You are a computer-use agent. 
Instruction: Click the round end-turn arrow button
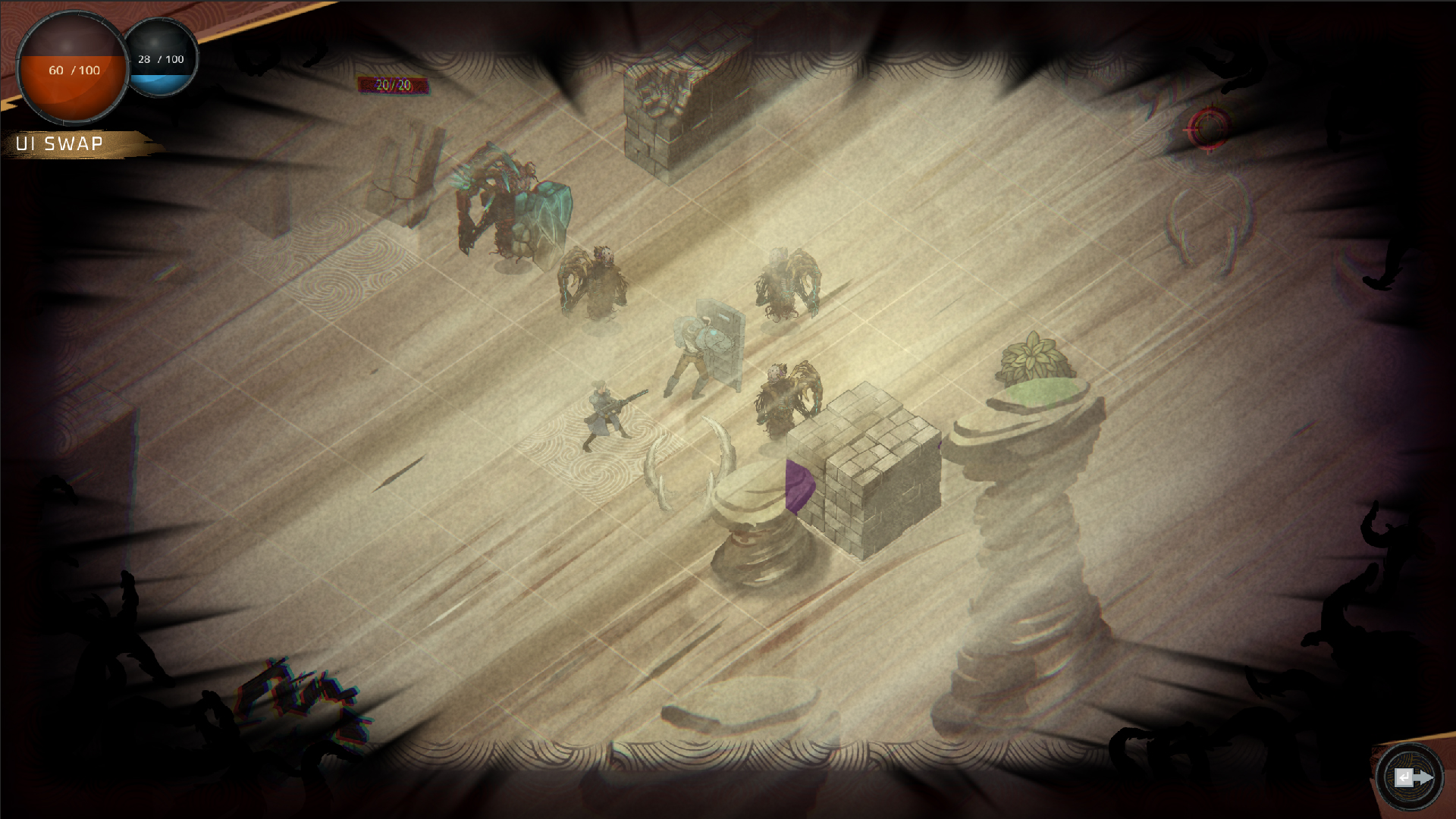1410,777
